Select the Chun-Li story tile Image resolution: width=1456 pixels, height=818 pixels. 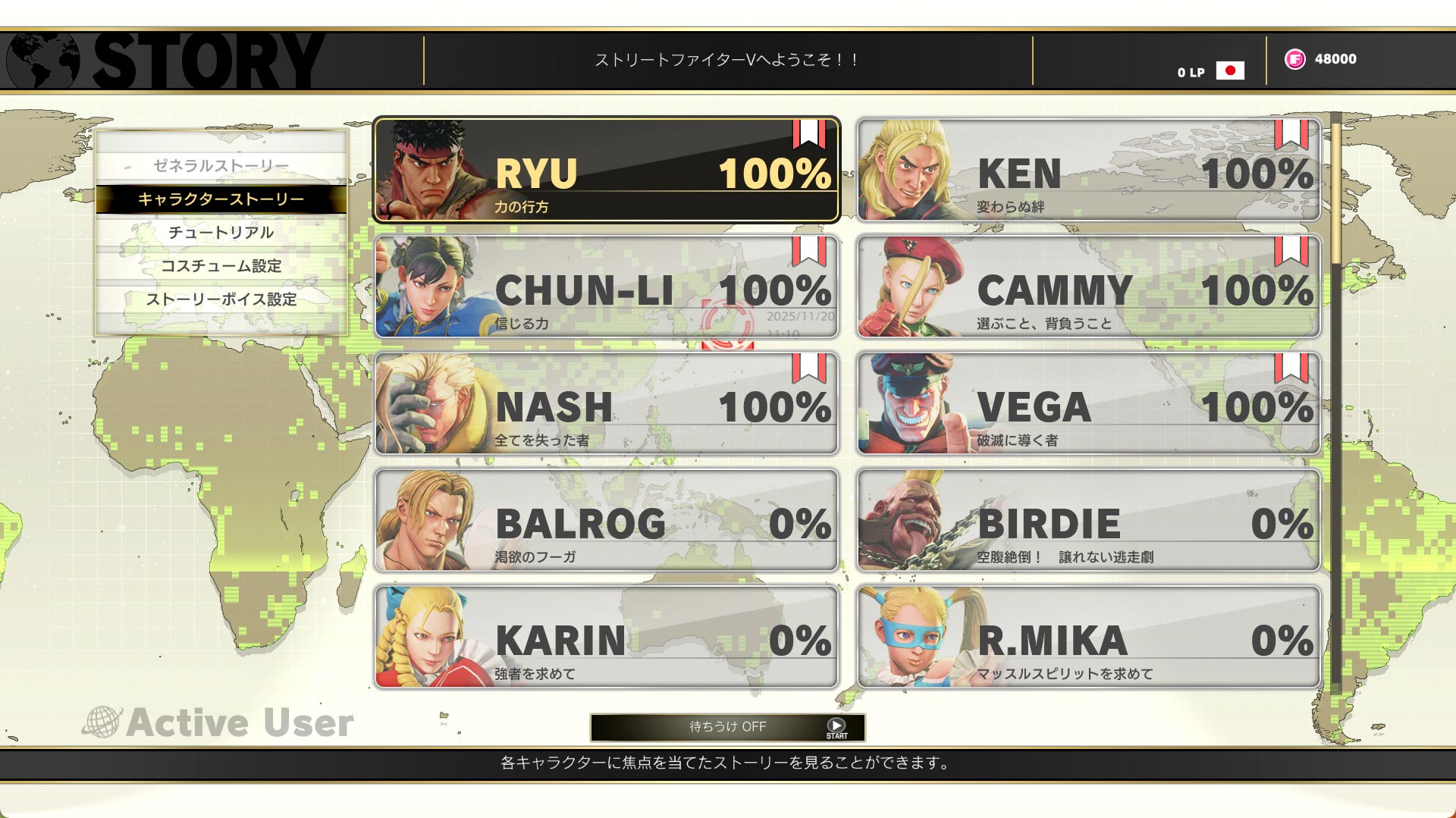click(x=607, y=287)
